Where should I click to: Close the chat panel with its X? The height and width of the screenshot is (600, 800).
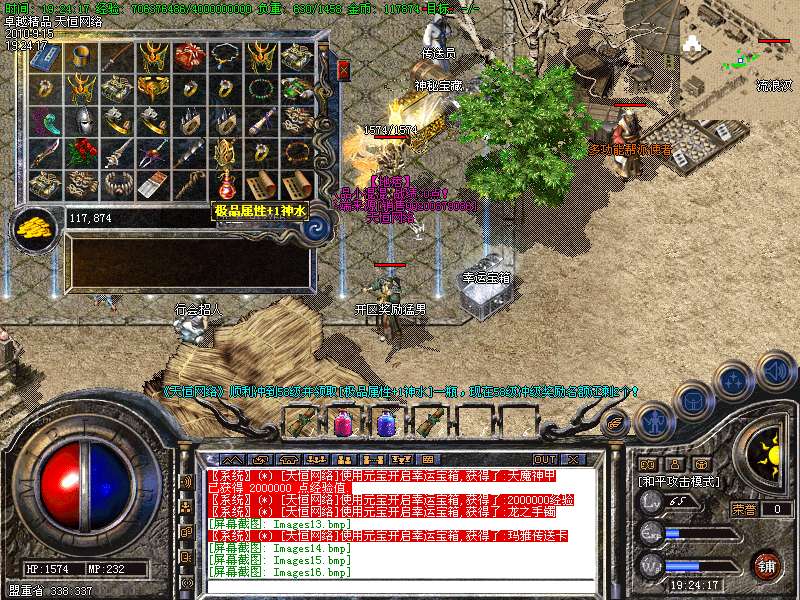[572, 460]
